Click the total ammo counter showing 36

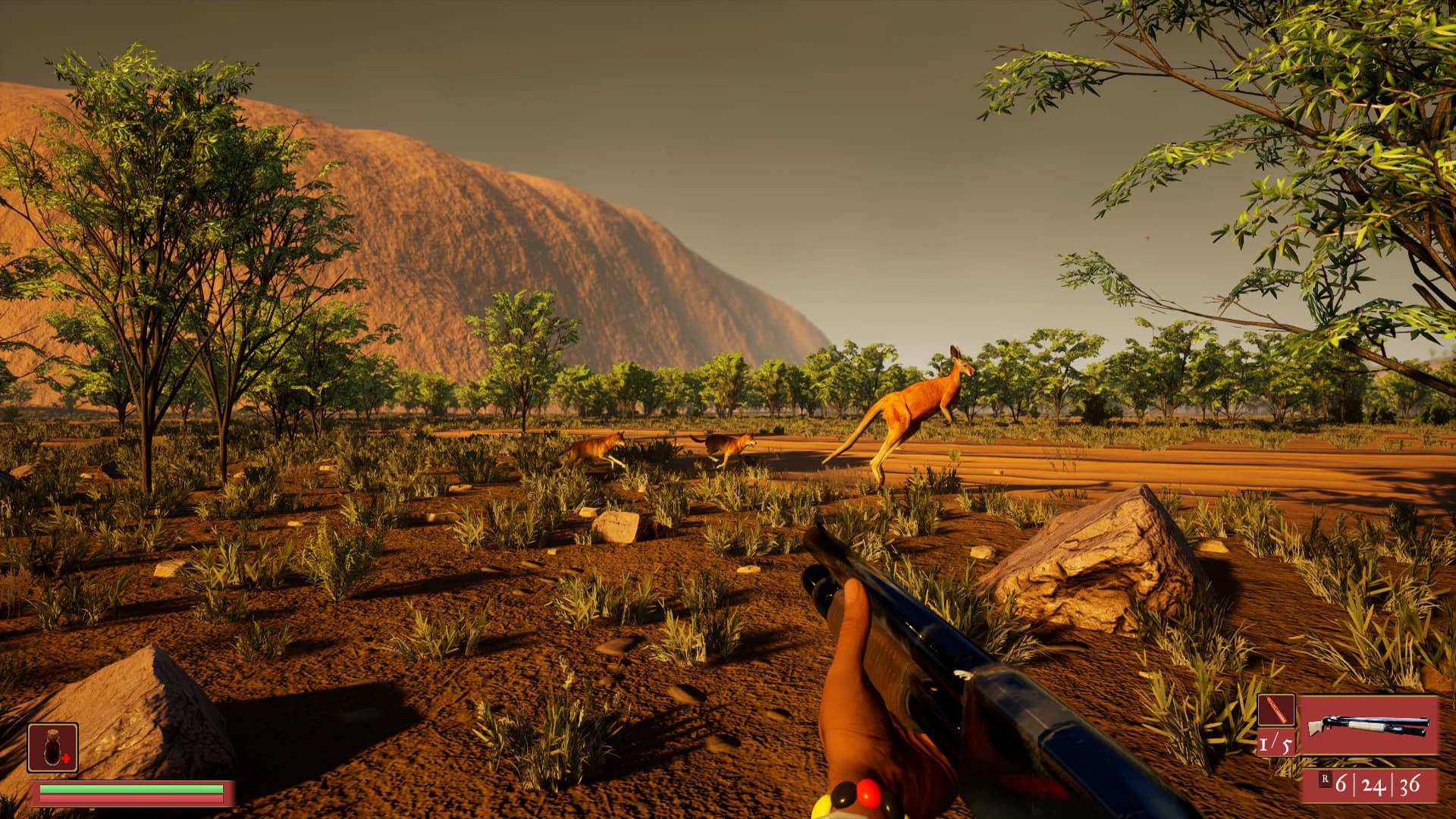pos(1411,784)
